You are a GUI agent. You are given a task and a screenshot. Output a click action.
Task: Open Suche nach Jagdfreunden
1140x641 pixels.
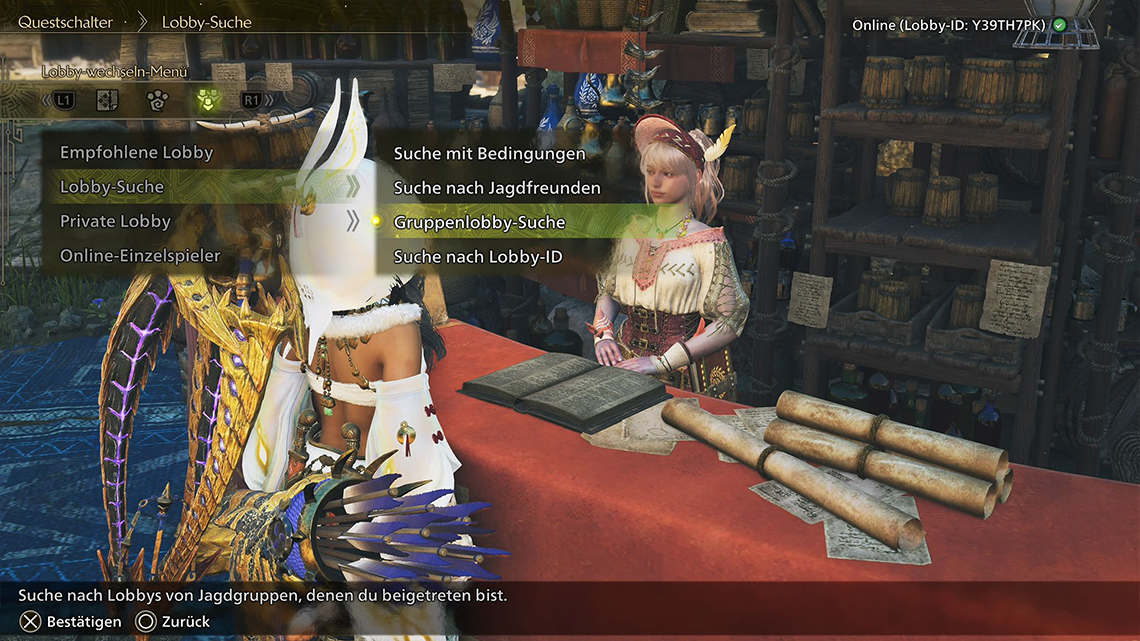[x=497, y=188]
